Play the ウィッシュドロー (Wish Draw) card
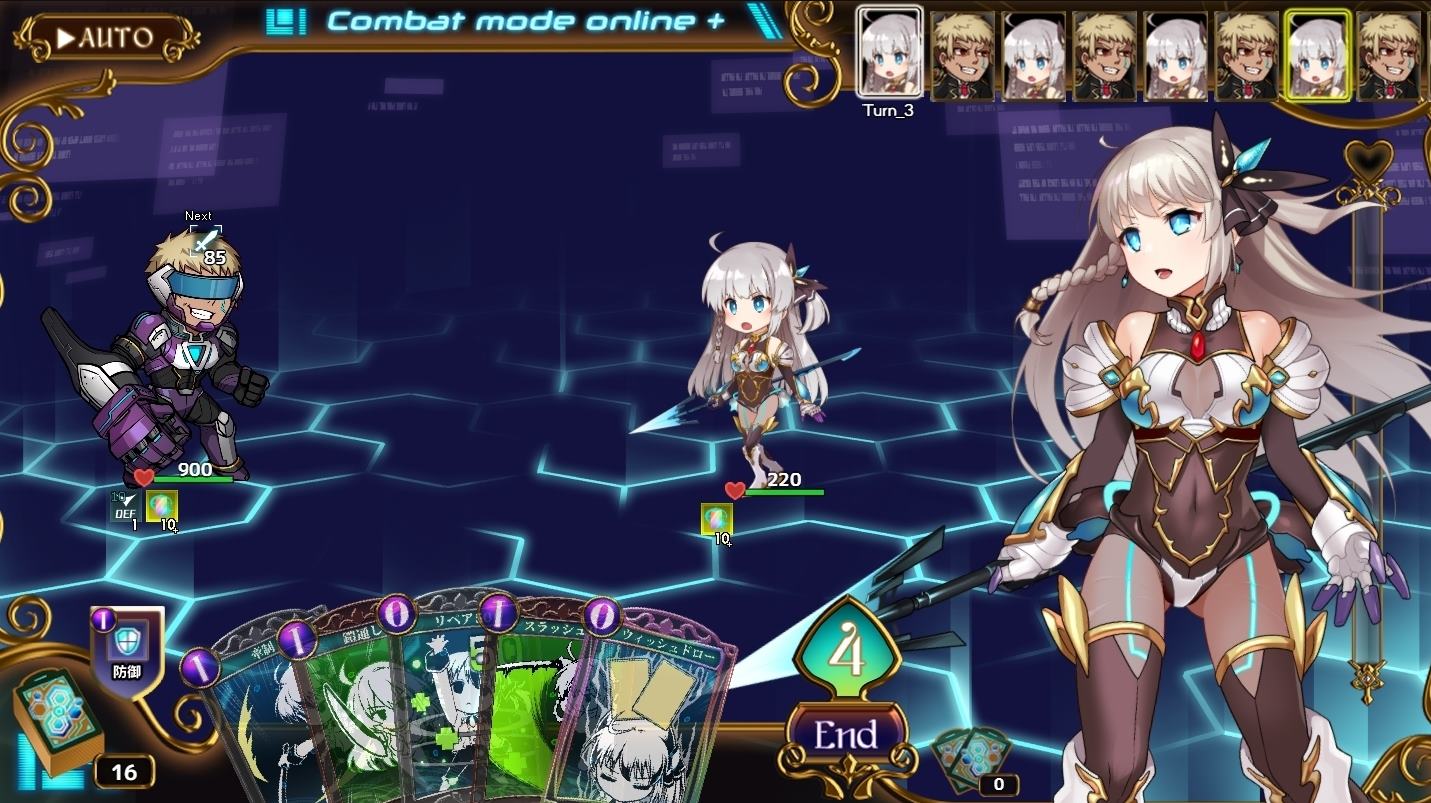1431x803 pixels. [645, 700]
